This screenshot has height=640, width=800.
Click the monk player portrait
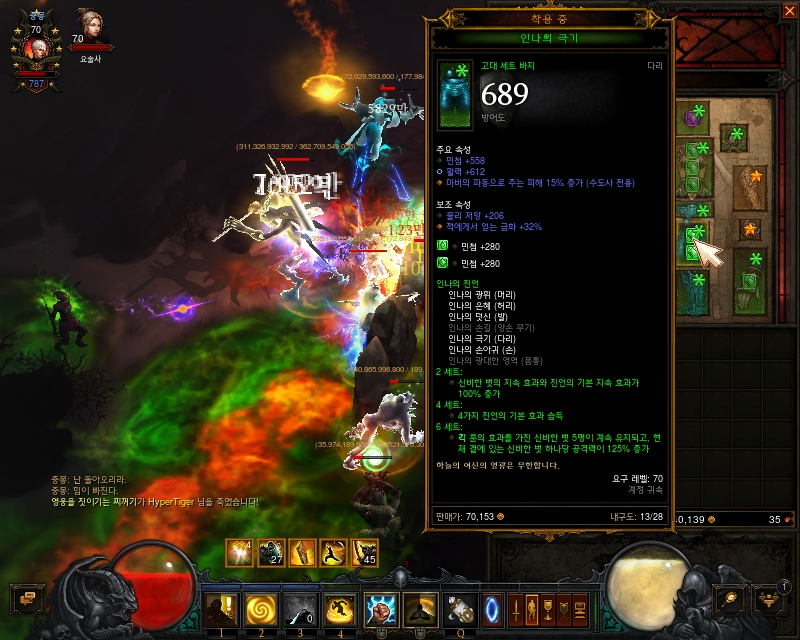[37, 50]
